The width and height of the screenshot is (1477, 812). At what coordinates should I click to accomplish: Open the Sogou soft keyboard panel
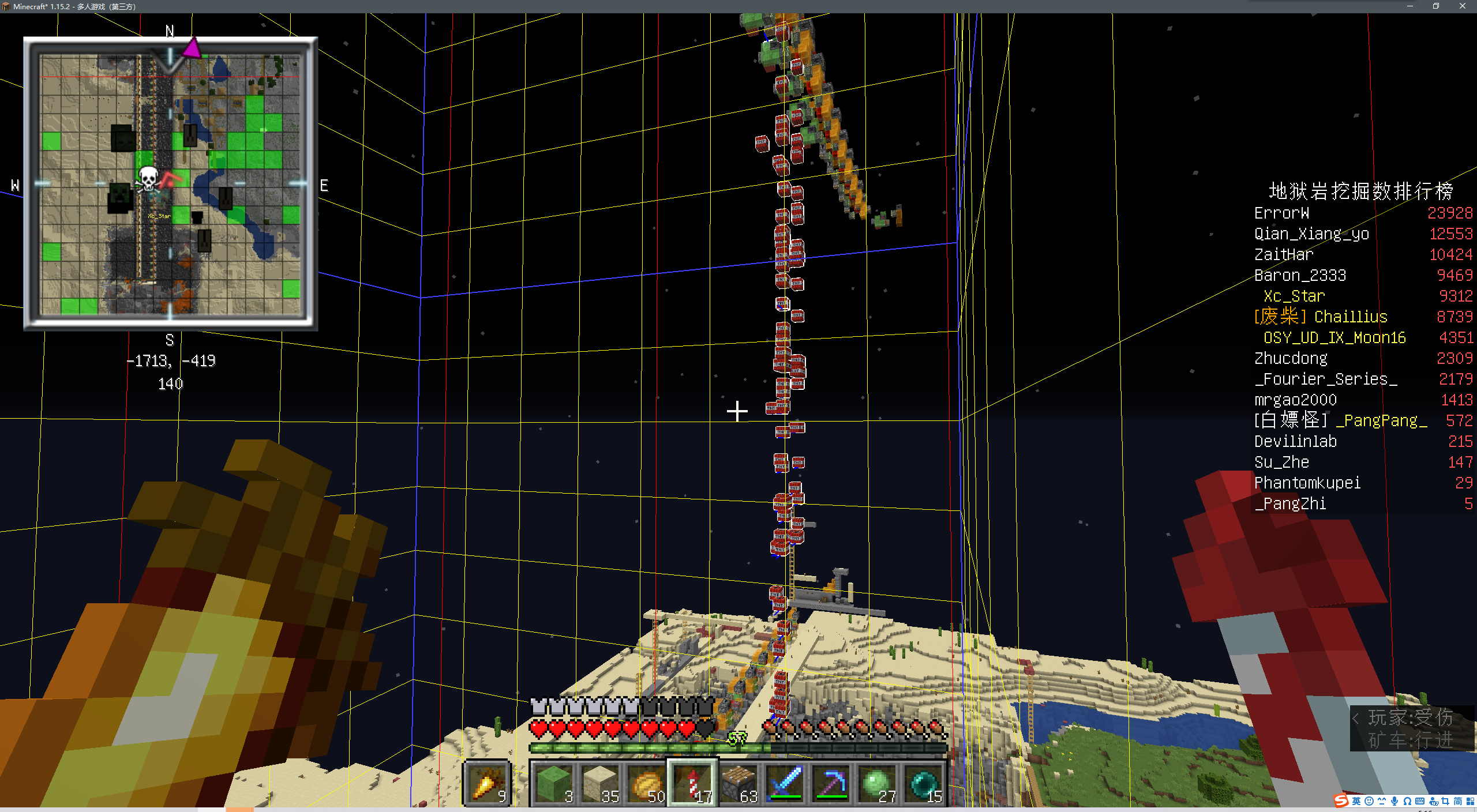(1420, 802)
